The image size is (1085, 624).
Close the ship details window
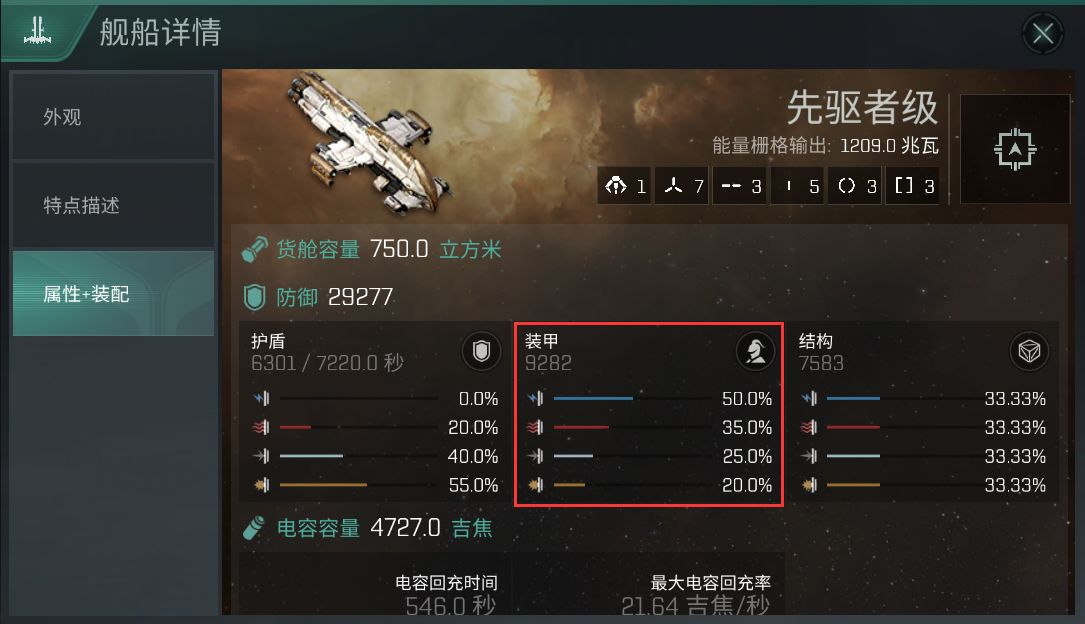(x=1043, y=34)
